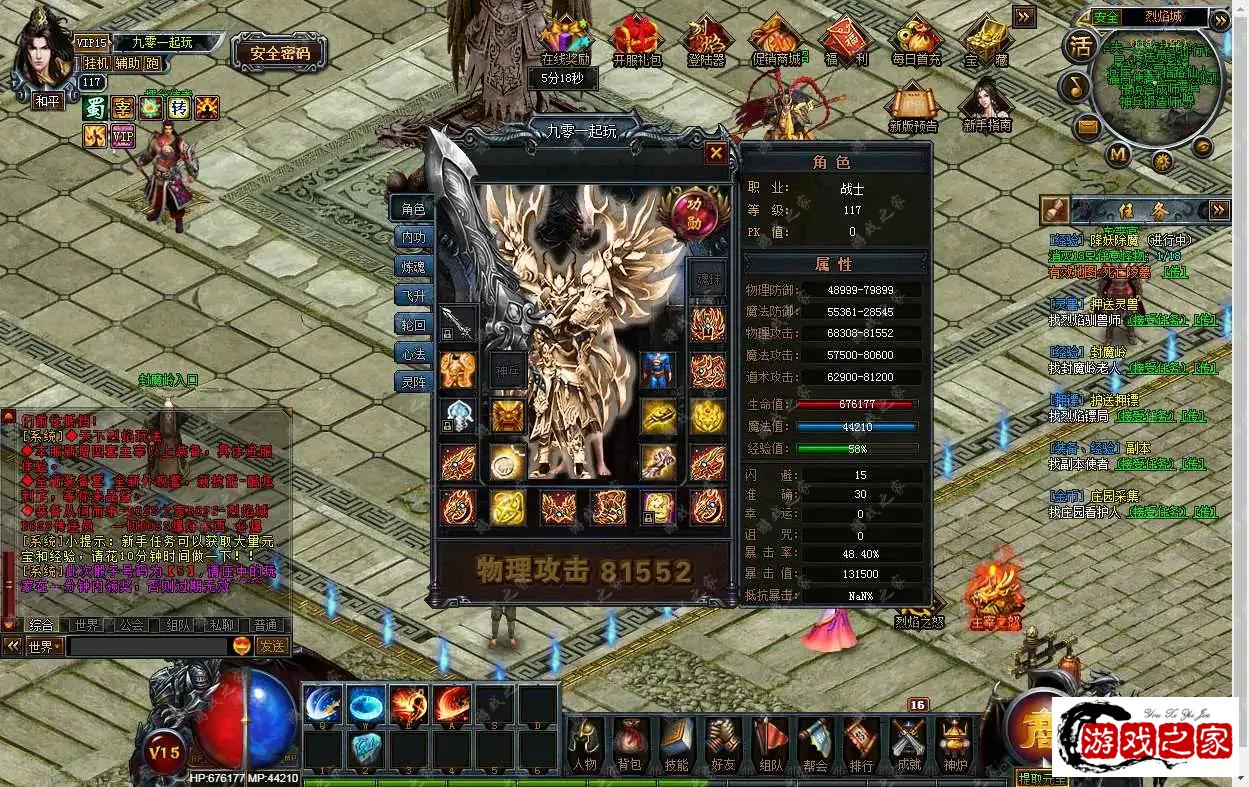Click the 发送 chat send button
The height and width of the screenshot is (787, 1249).
point(271,646)
